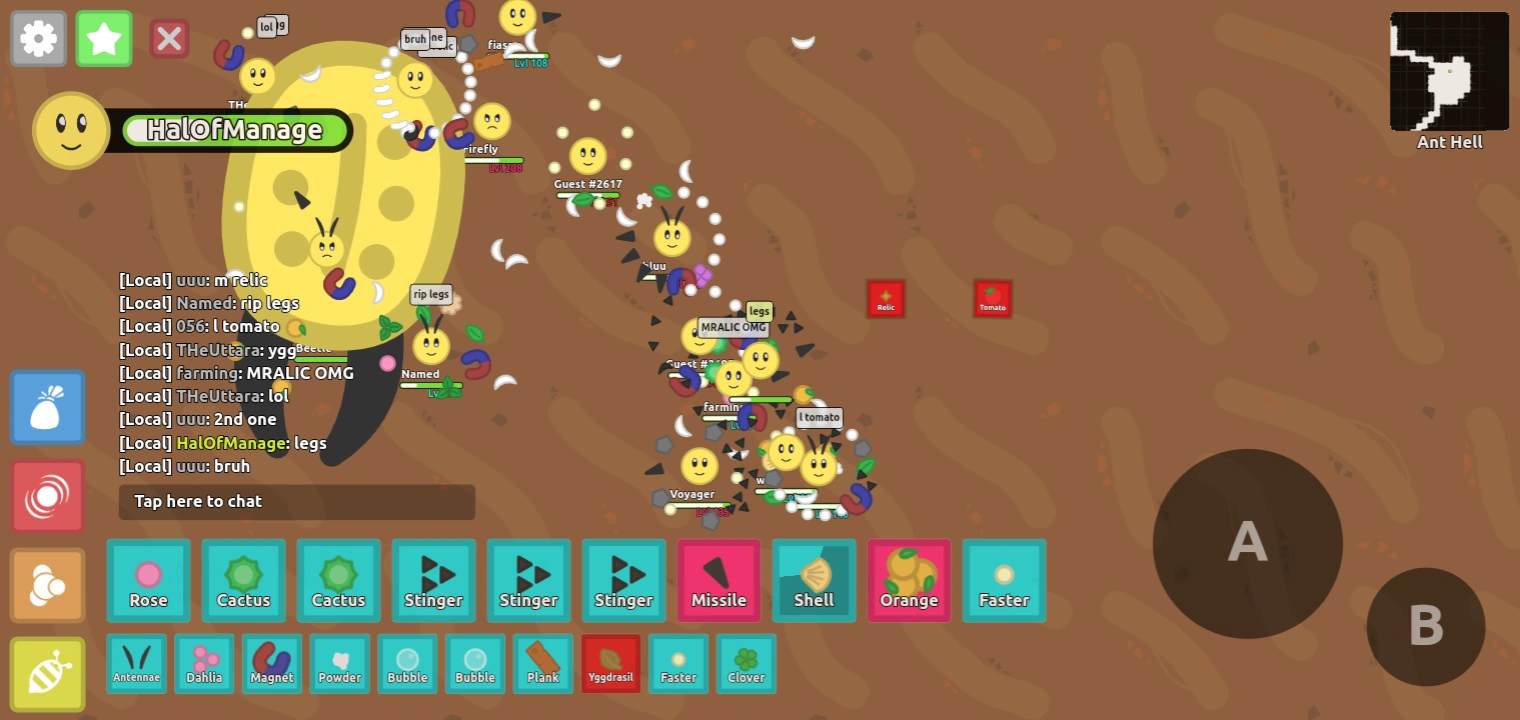Open the settings gear
Screen dimensions: 1520x720
pos(38,39)
